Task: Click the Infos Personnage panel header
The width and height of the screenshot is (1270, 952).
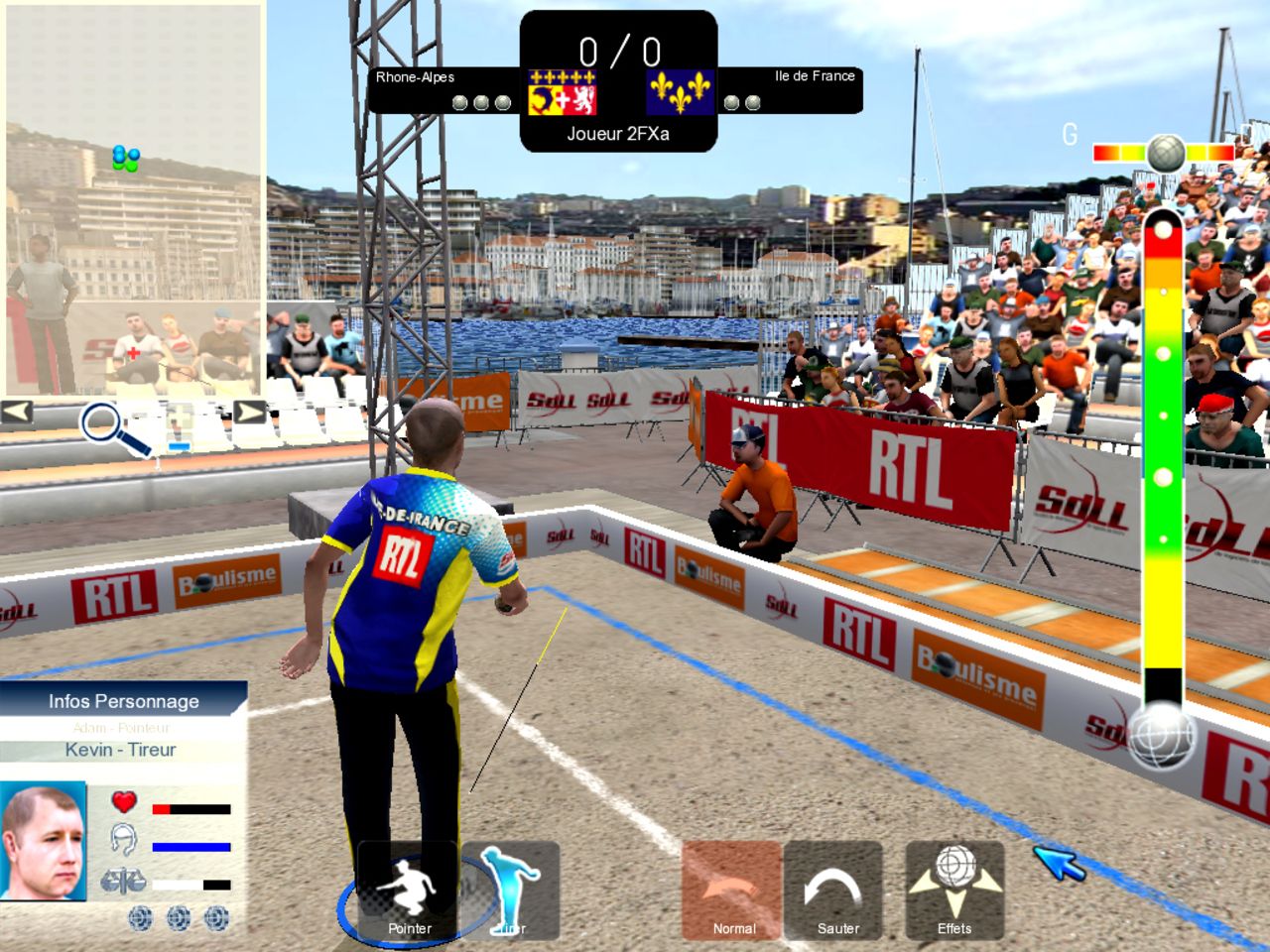Action: click(123, 701)
